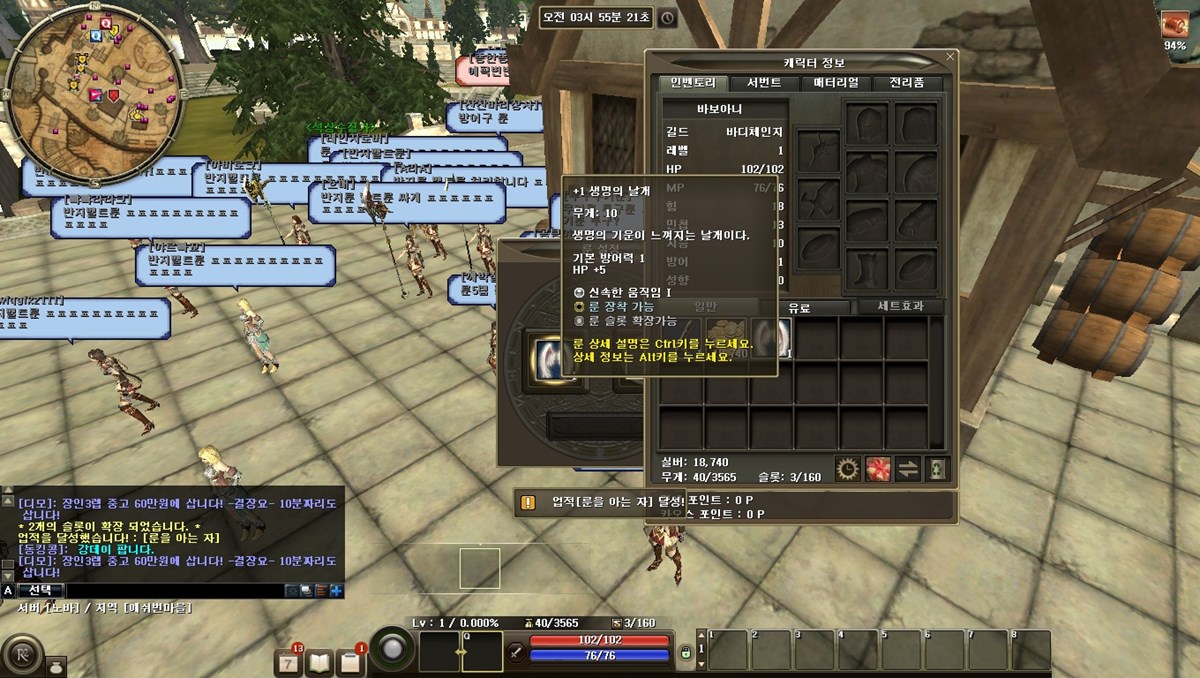This screenshot has width=1200, height=678.
Task: Open the red gift box icon
Action: click(x=878, y=468)
